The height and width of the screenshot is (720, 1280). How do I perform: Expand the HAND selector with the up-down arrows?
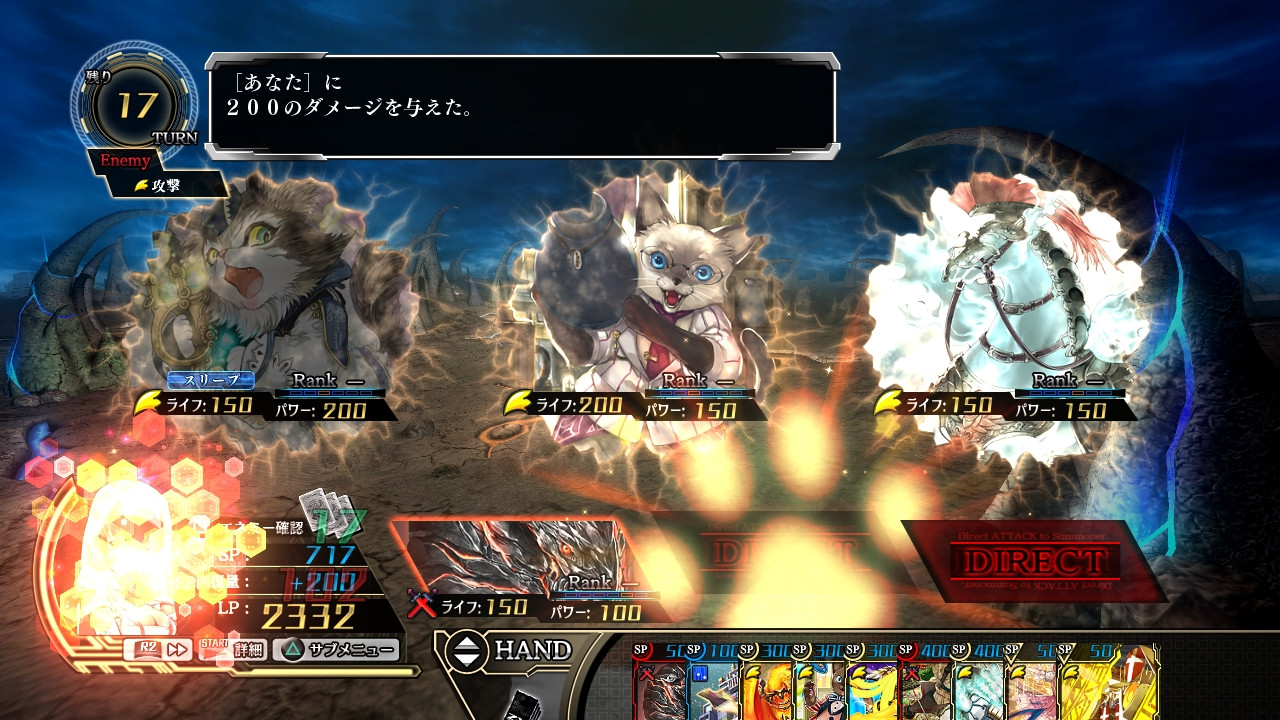coord(467,650)
